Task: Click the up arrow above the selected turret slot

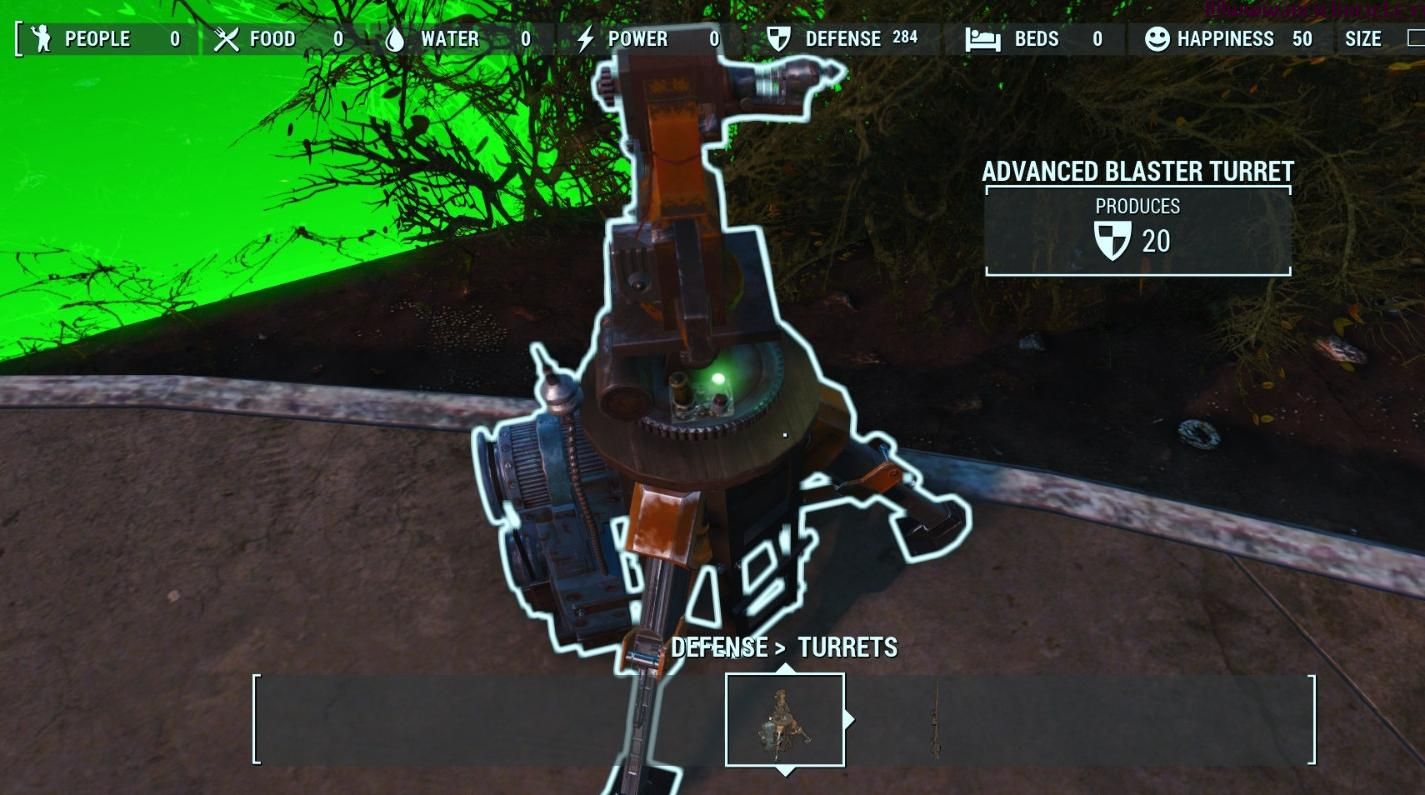Action: [x=786, y=668]
